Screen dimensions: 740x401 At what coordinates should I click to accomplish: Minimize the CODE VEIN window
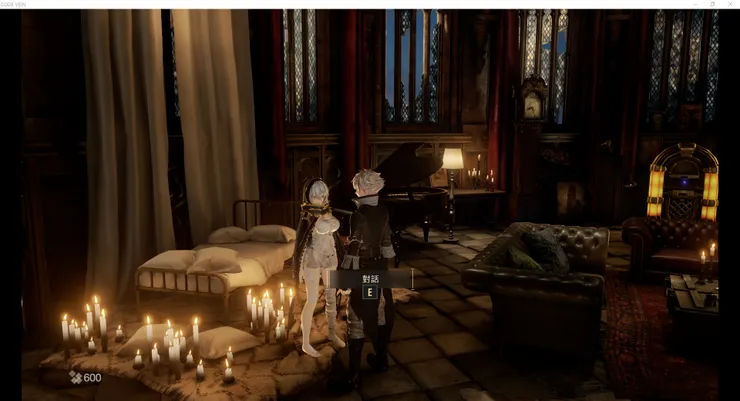(694, 4)
